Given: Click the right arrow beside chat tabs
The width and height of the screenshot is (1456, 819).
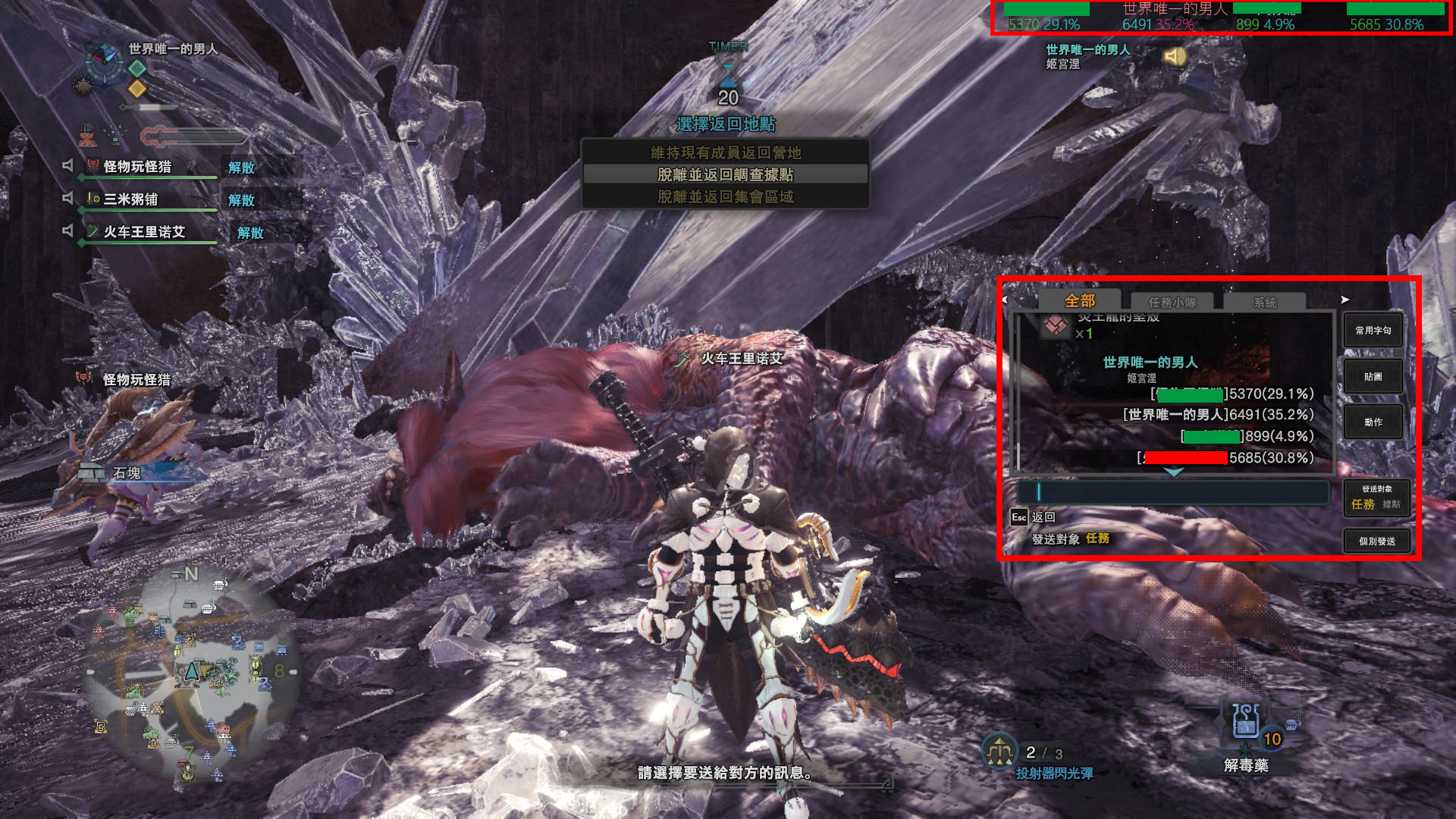Looking at the screenshot, I should pos(1345,300).
